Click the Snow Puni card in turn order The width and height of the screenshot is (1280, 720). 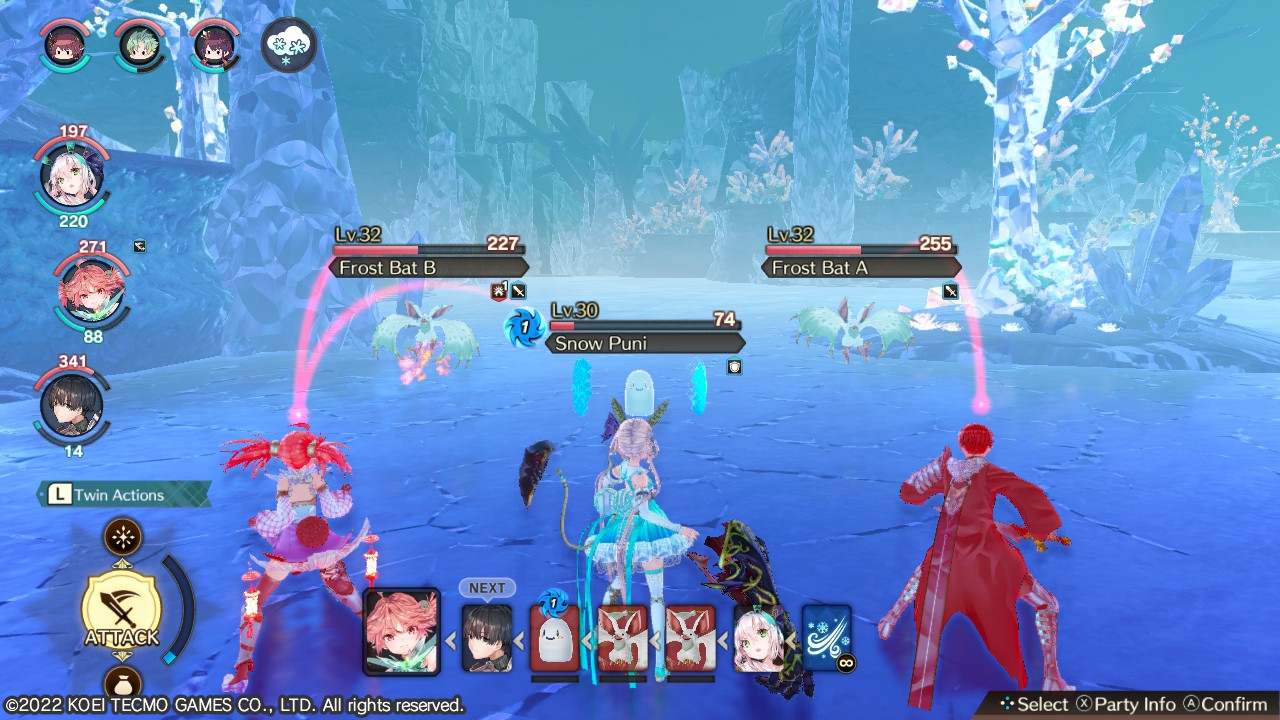[554, 637]
